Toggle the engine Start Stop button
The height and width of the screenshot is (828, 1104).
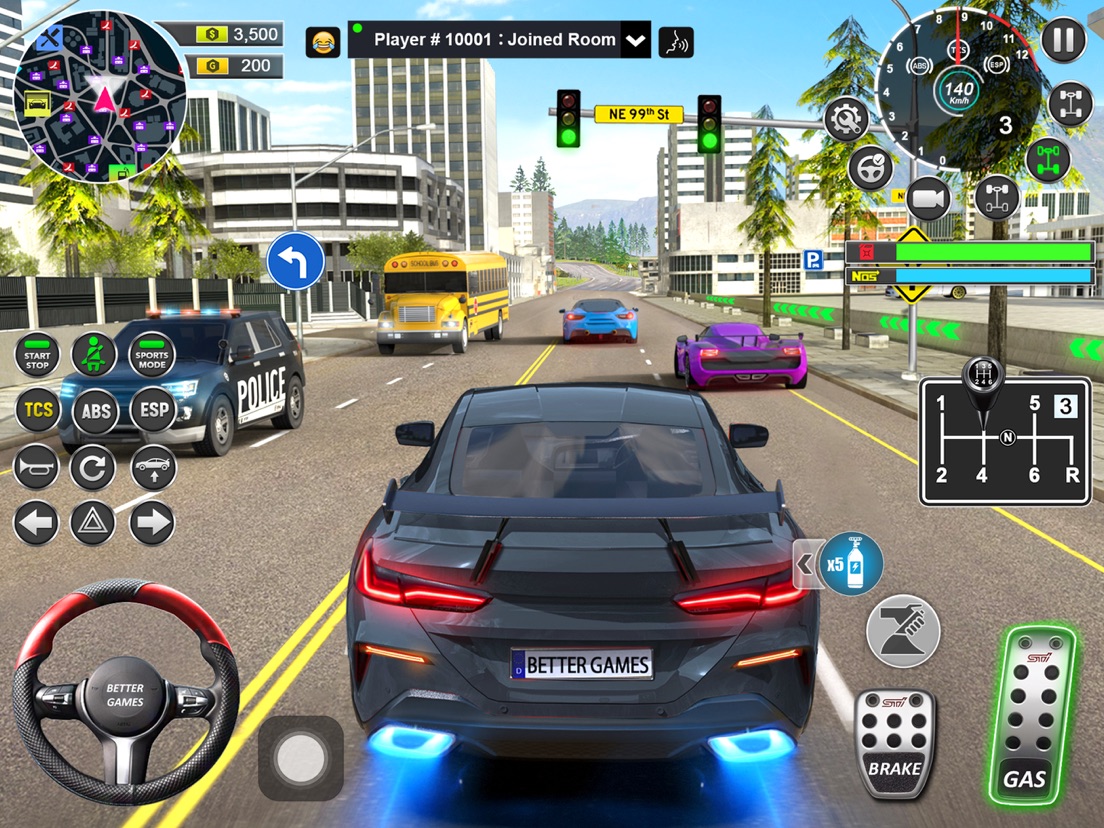37,355
